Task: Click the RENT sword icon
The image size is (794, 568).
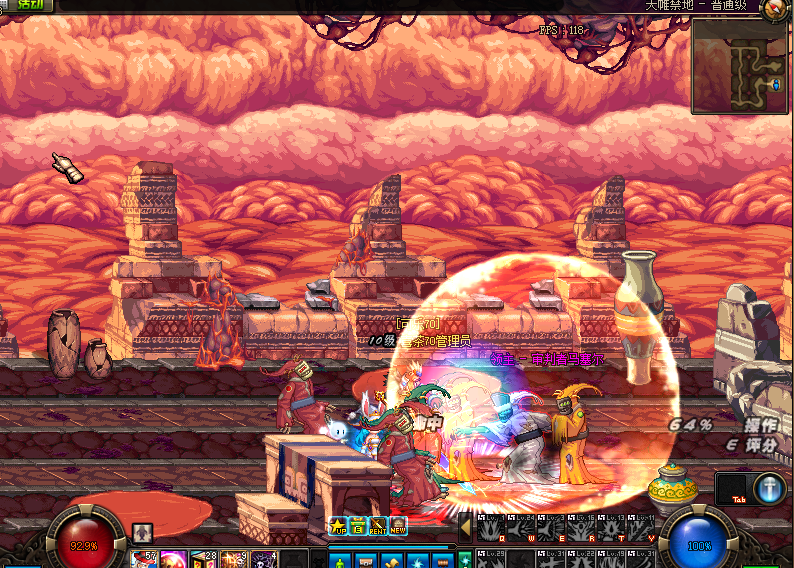Action: [378, 526]
